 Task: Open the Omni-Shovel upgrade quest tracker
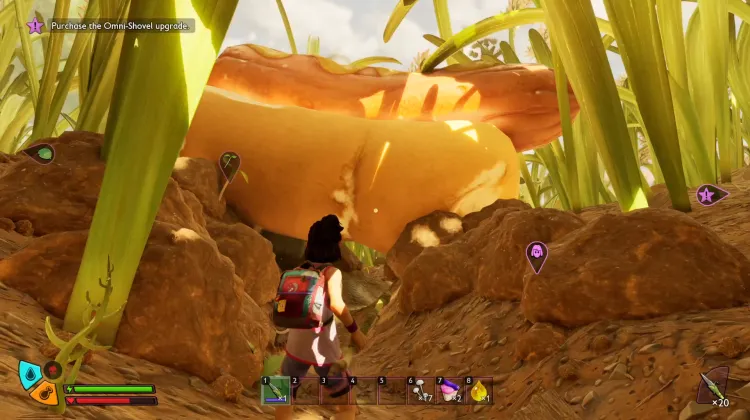tap(110, 25)
